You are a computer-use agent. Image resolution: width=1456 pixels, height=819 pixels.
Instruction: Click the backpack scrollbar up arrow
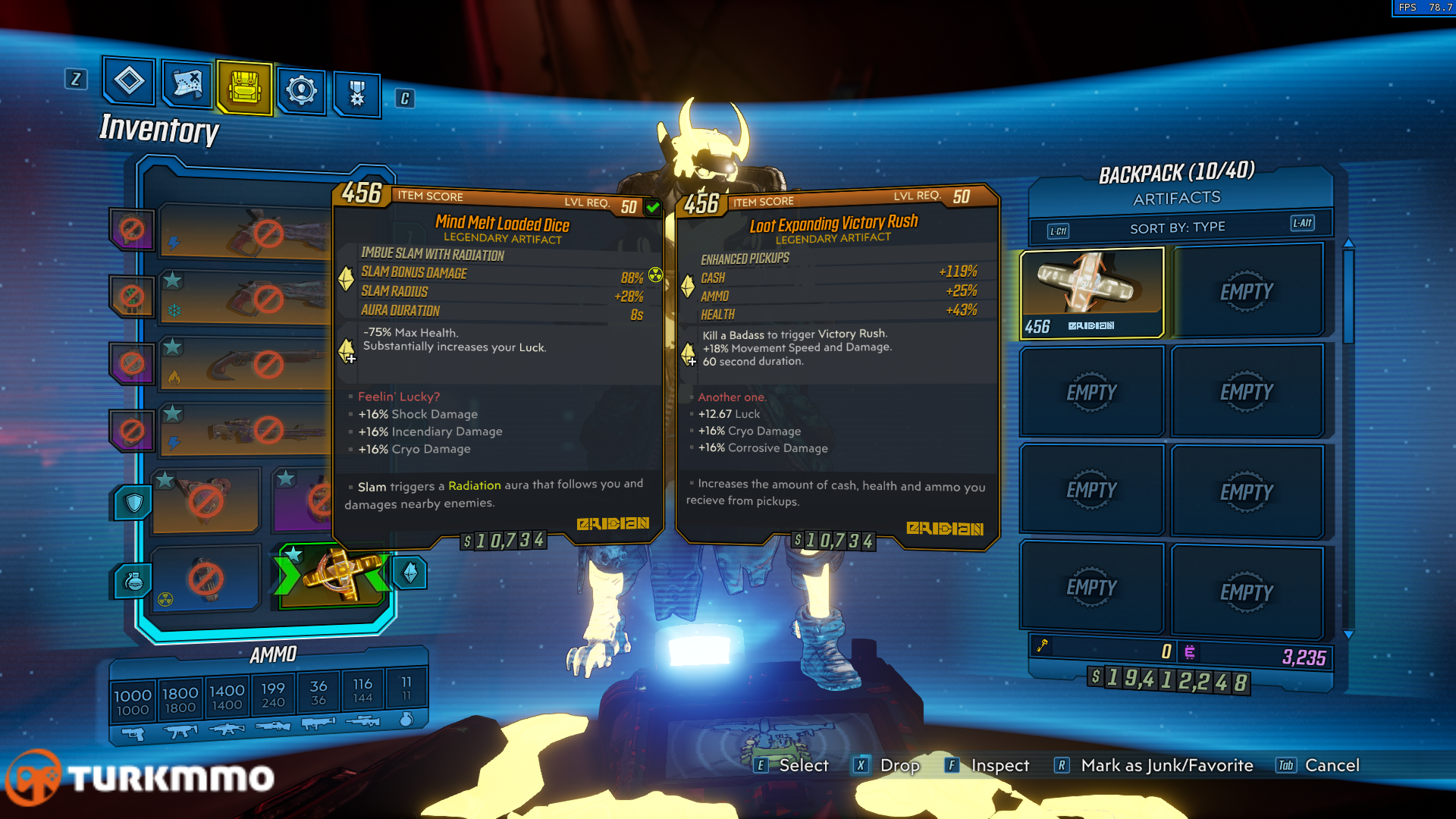tap(1348, 243)
